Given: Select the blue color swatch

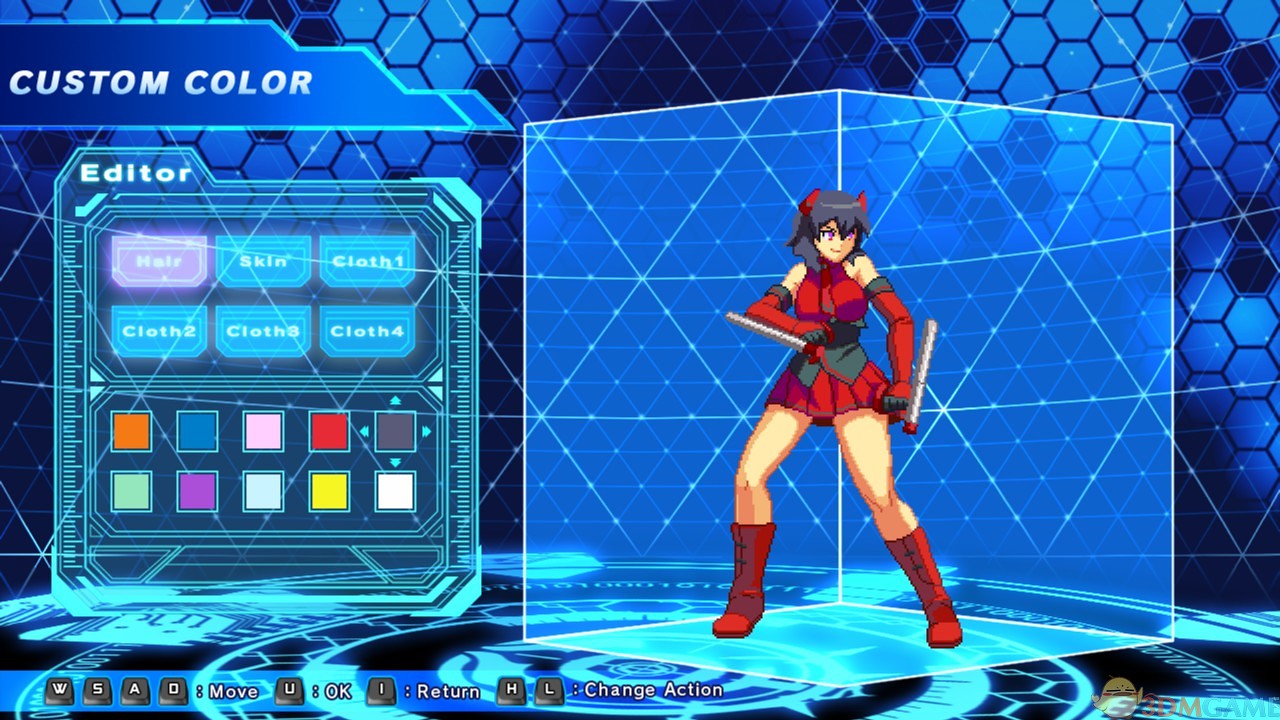Looking at the screenshot, I should [x=197, y=431].
